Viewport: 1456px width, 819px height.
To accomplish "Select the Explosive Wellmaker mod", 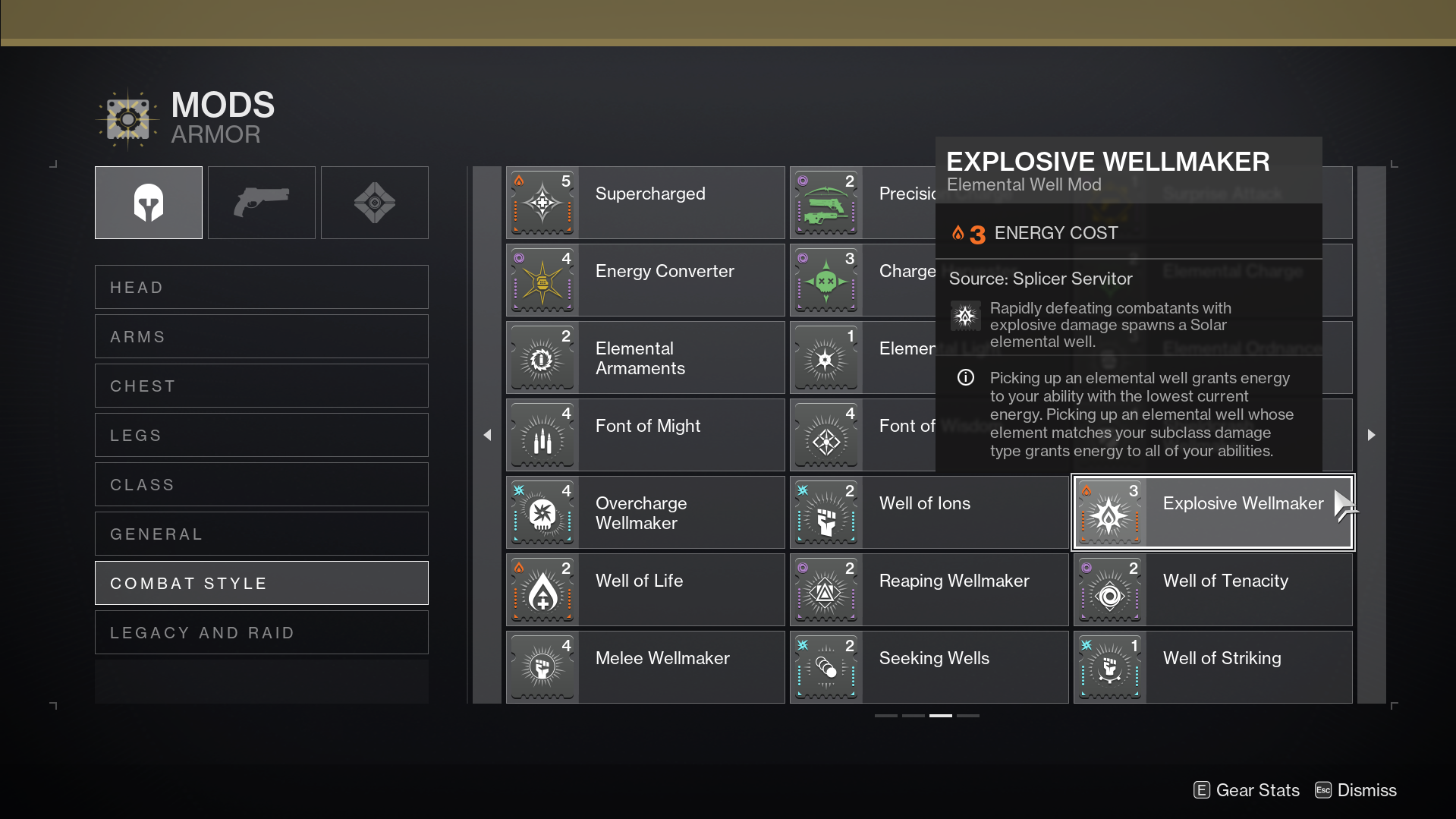I will click(x=1212, y=512).
